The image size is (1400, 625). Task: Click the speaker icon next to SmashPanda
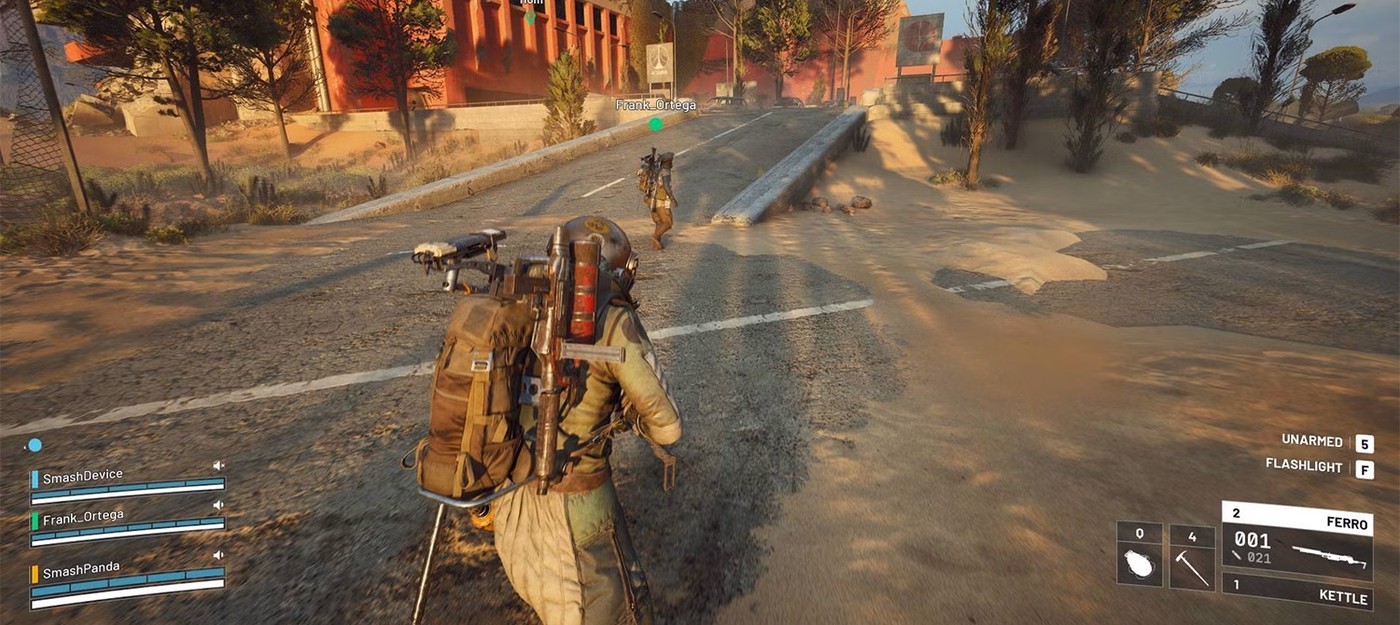218,555
